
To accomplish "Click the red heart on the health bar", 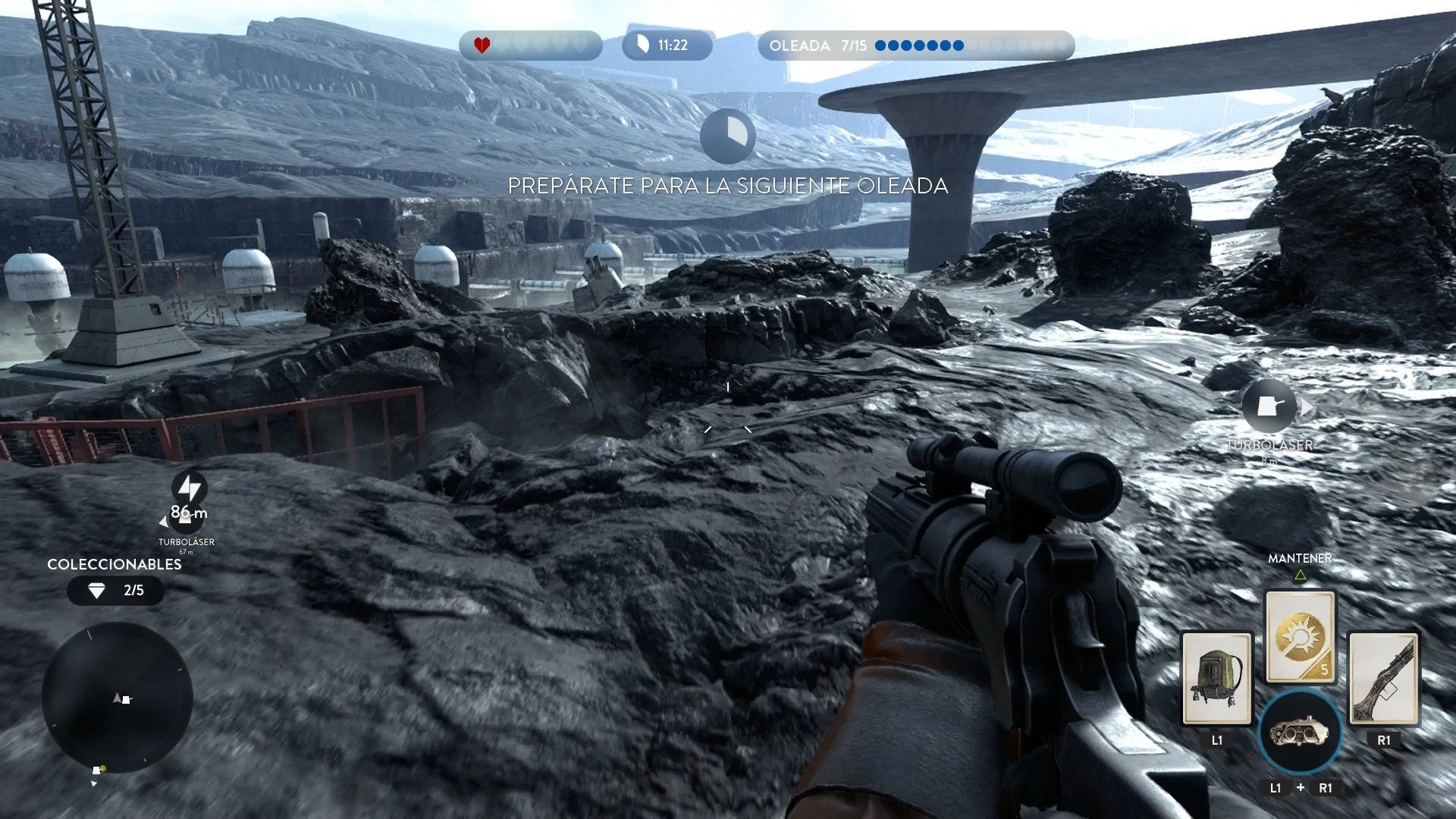I will point(481,44).
